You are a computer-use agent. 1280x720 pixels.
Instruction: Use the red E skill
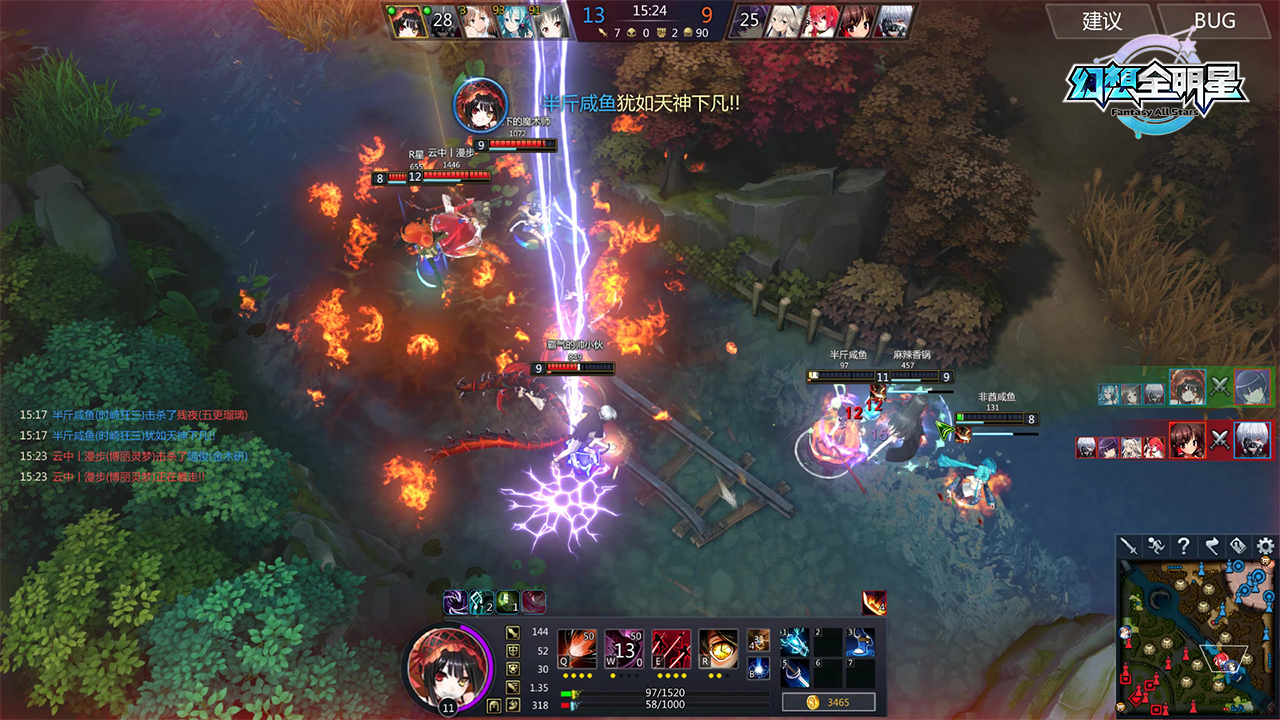(671, 649)
